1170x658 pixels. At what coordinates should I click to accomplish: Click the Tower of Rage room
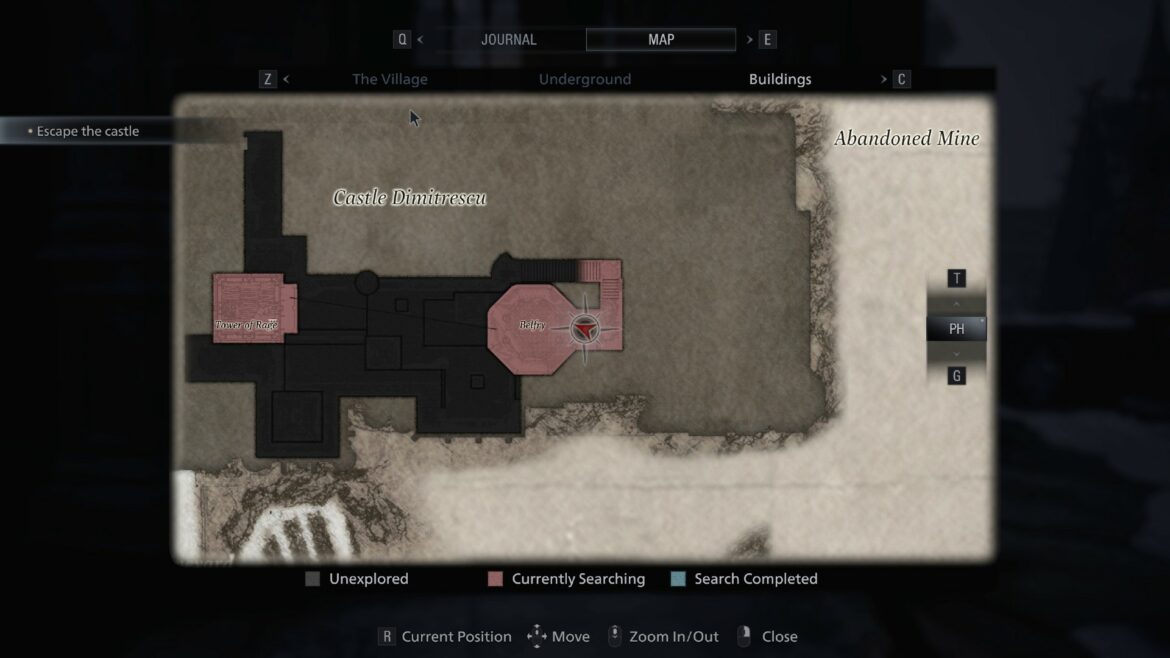click(247, 310)
